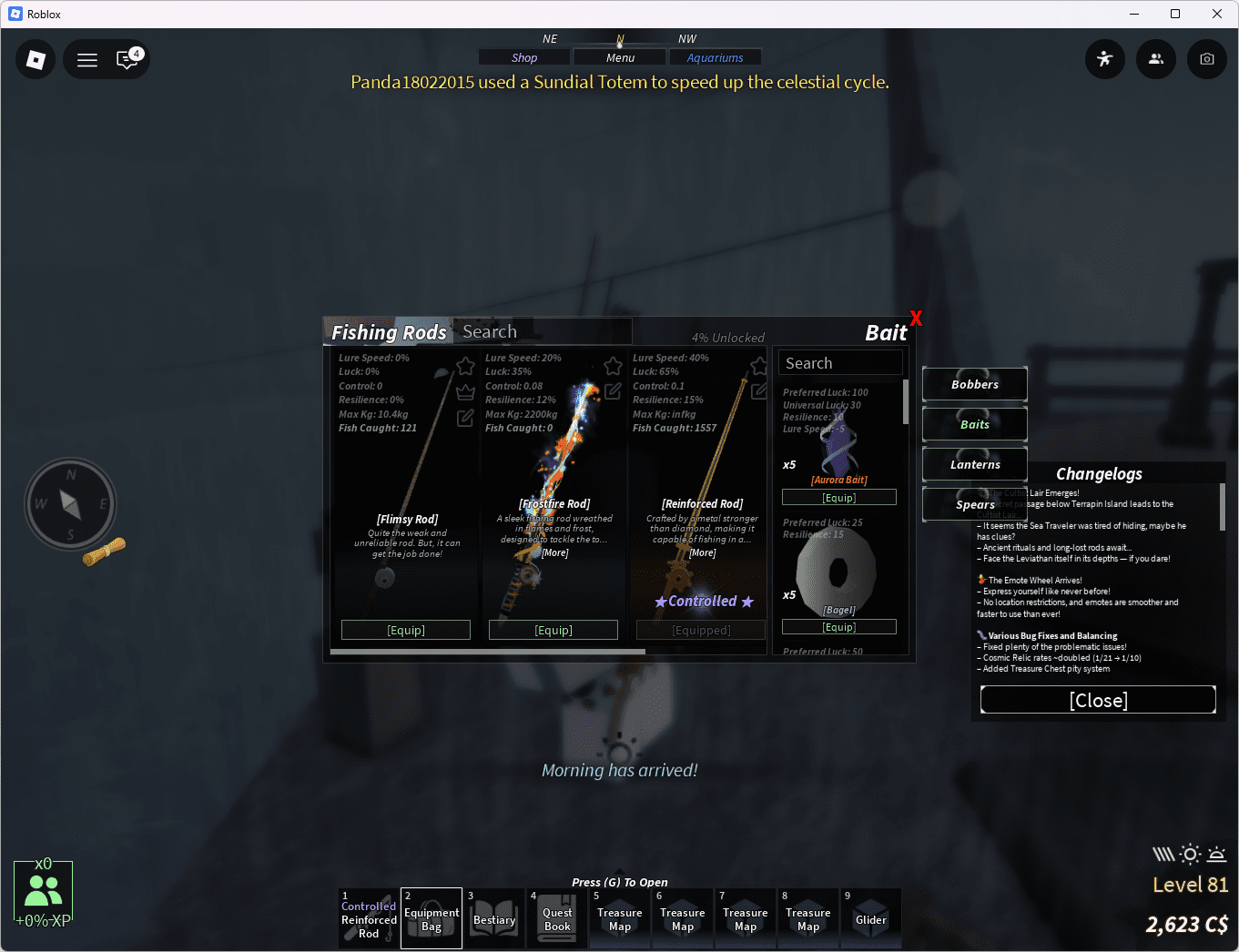1239x952 pixels.
Task: Expand the Lanterns section
Action: coord(974,464)
